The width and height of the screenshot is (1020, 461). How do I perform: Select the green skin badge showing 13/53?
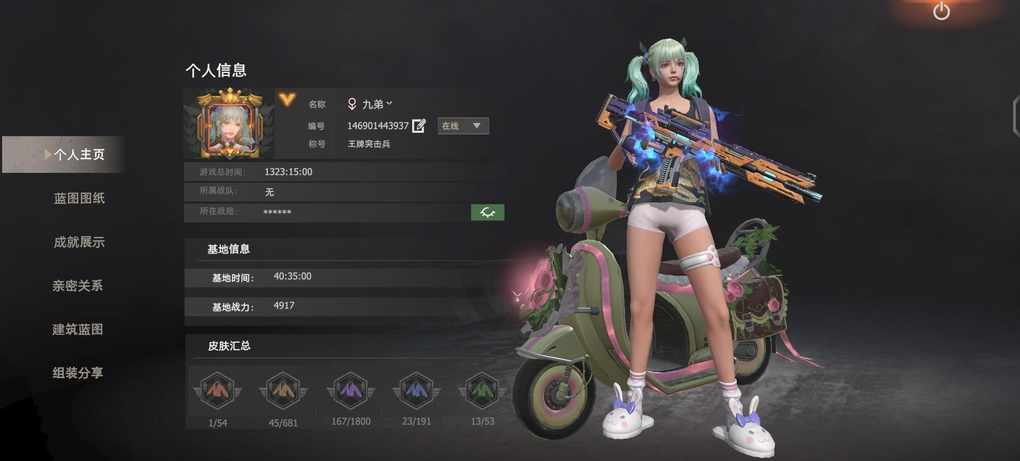point(480,390)
